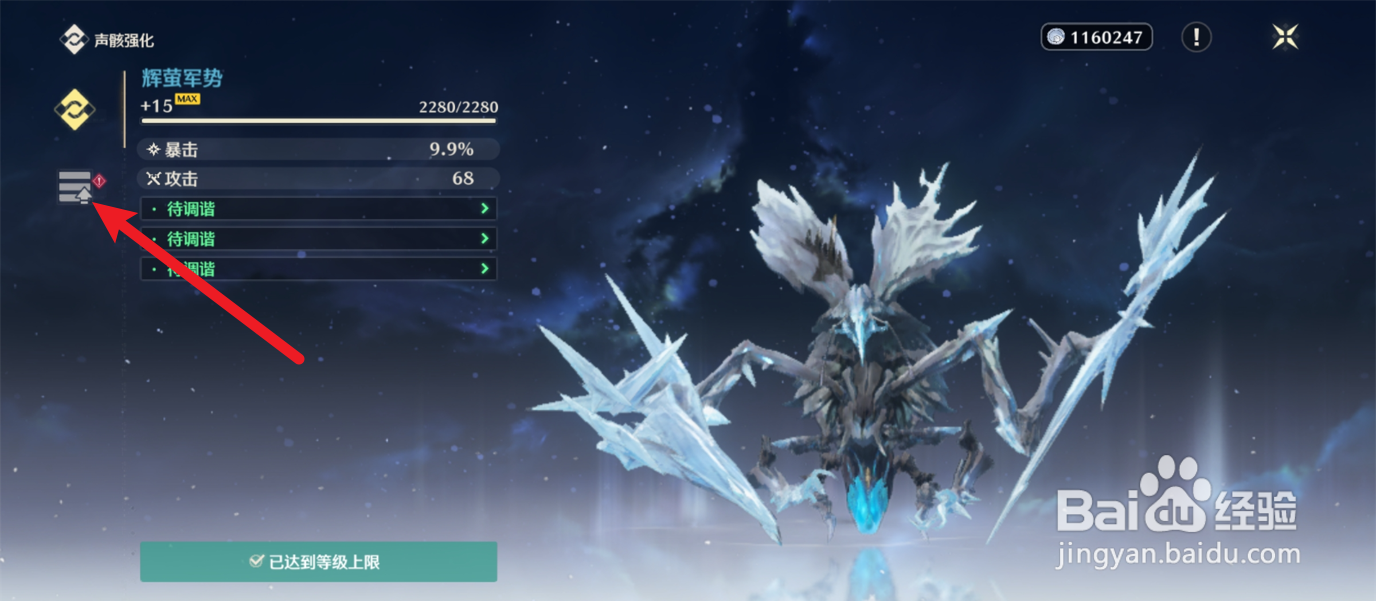1376x601 pixels.
Task: Click the 已达到等级上限 button
Action: pos(318,562)
